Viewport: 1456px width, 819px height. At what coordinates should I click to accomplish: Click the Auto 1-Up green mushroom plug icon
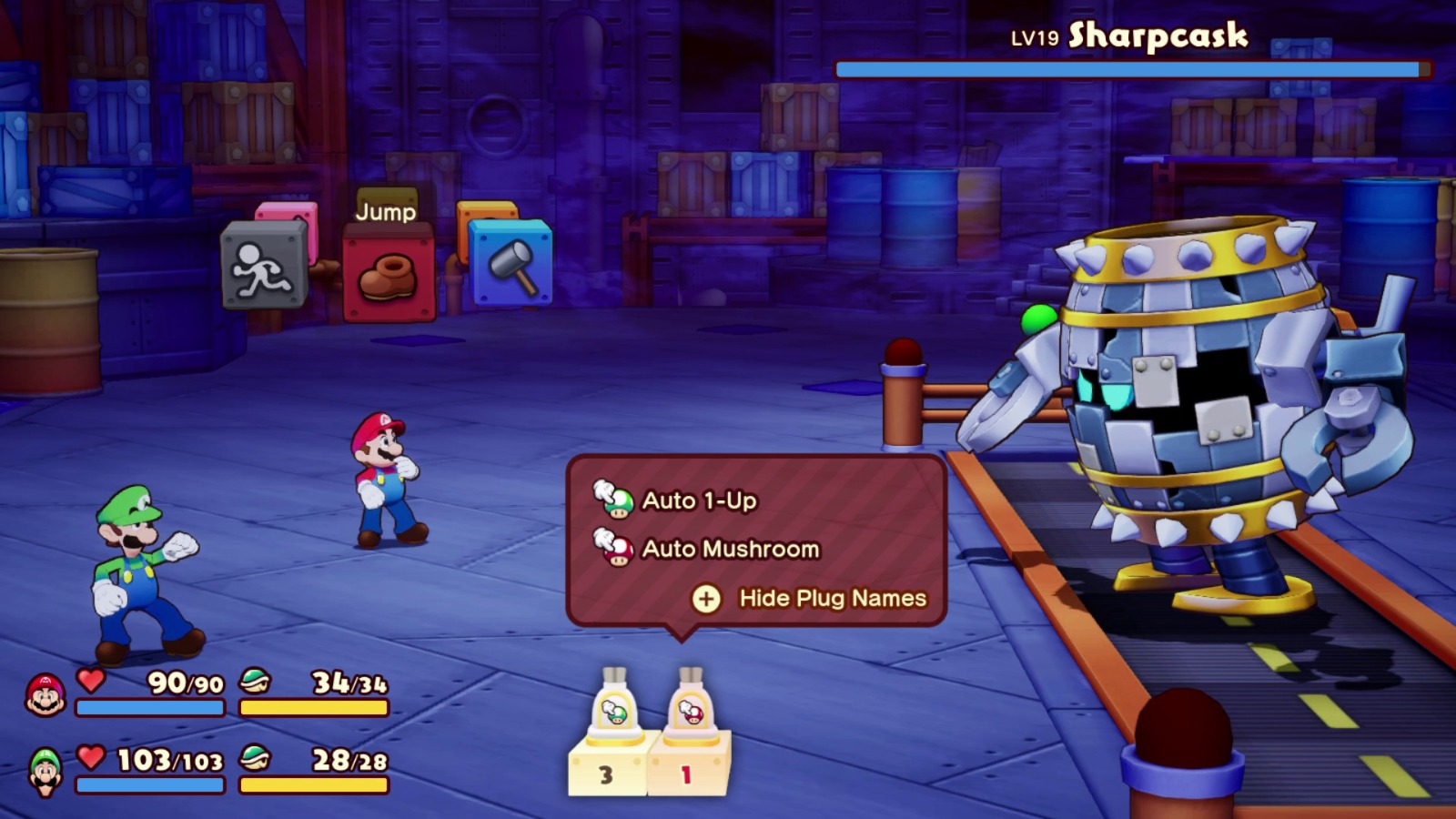(615, 499)
